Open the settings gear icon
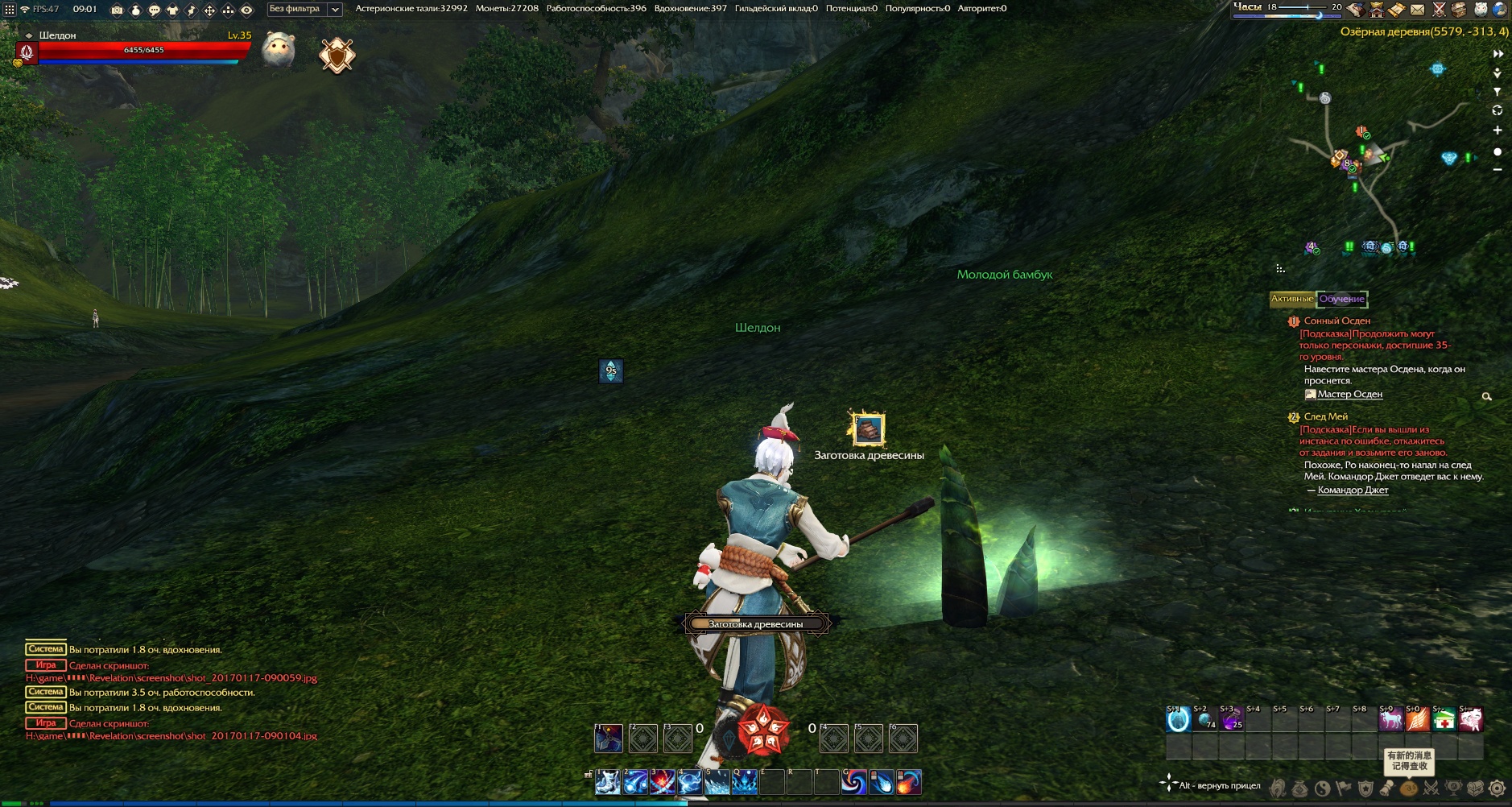The height and width of the screenshot is (807, 1512). (1497, 788)
